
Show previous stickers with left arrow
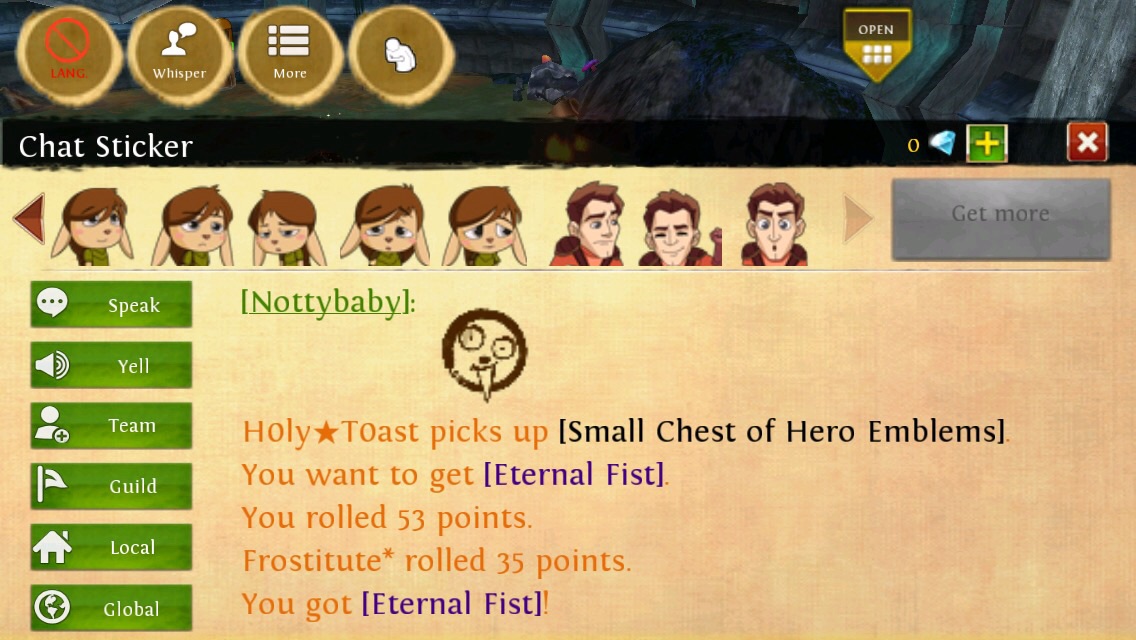(29, 218)
